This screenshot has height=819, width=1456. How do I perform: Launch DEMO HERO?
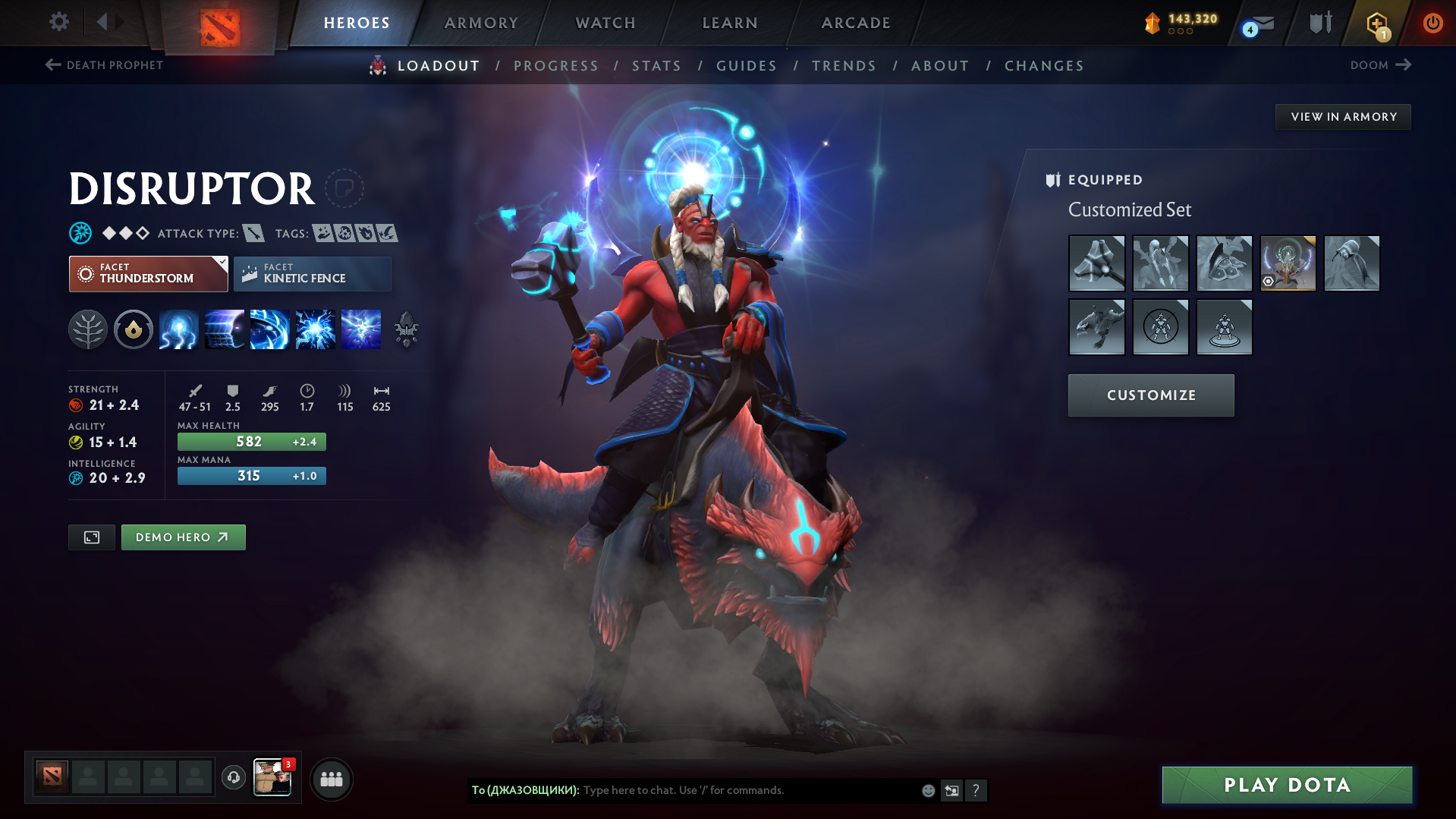pyautogui.click(x=183, y=537)
